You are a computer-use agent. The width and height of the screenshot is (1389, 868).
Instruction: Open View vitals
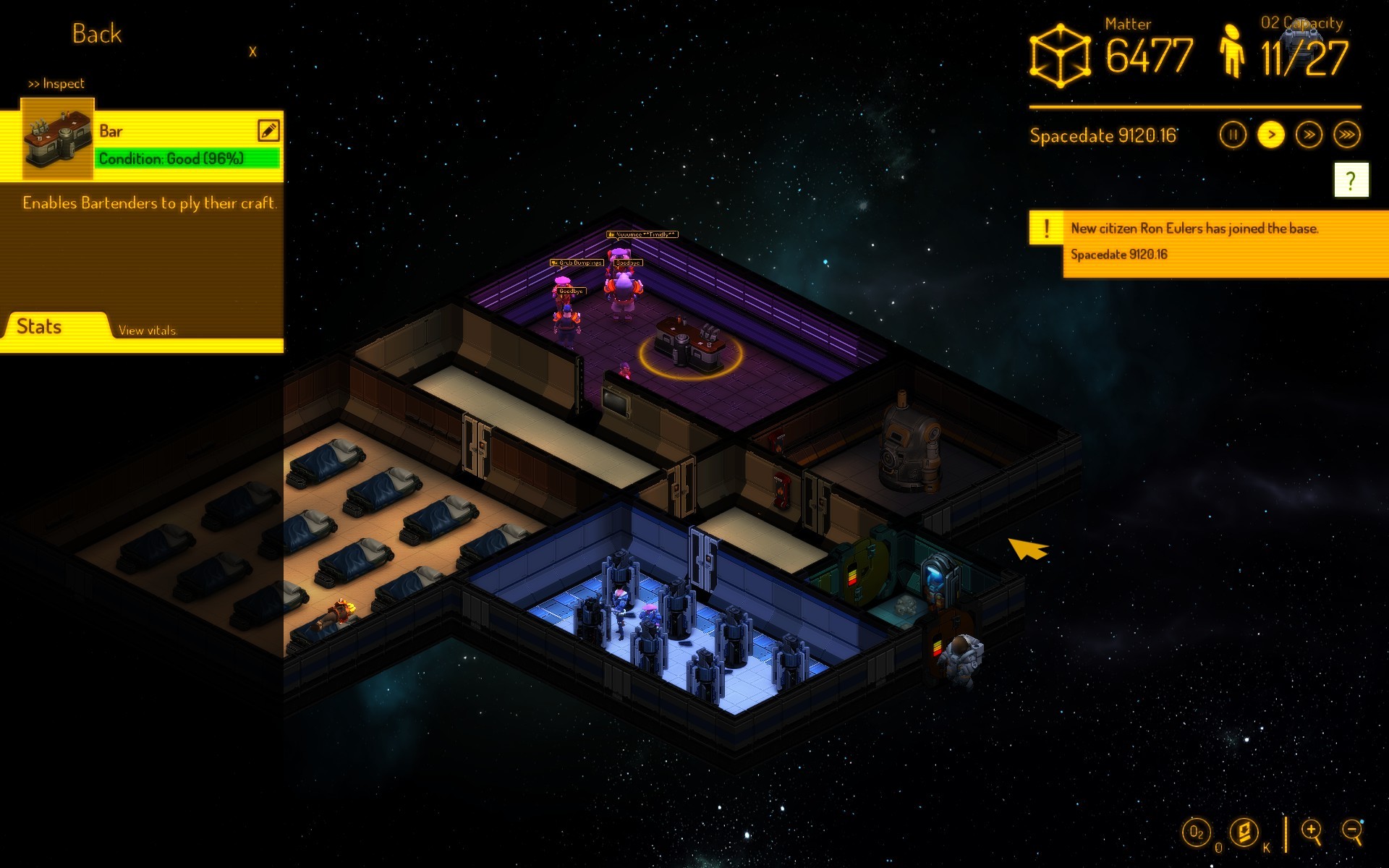[147, 330]
